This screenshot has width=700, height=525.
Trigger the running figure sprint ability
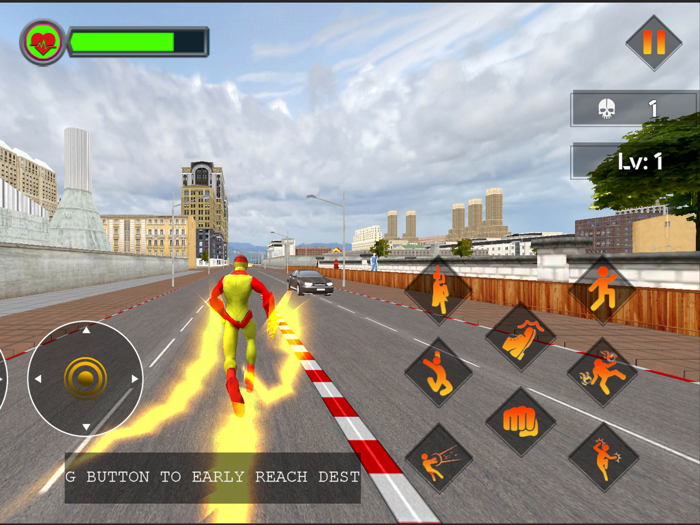coord(602,290)
